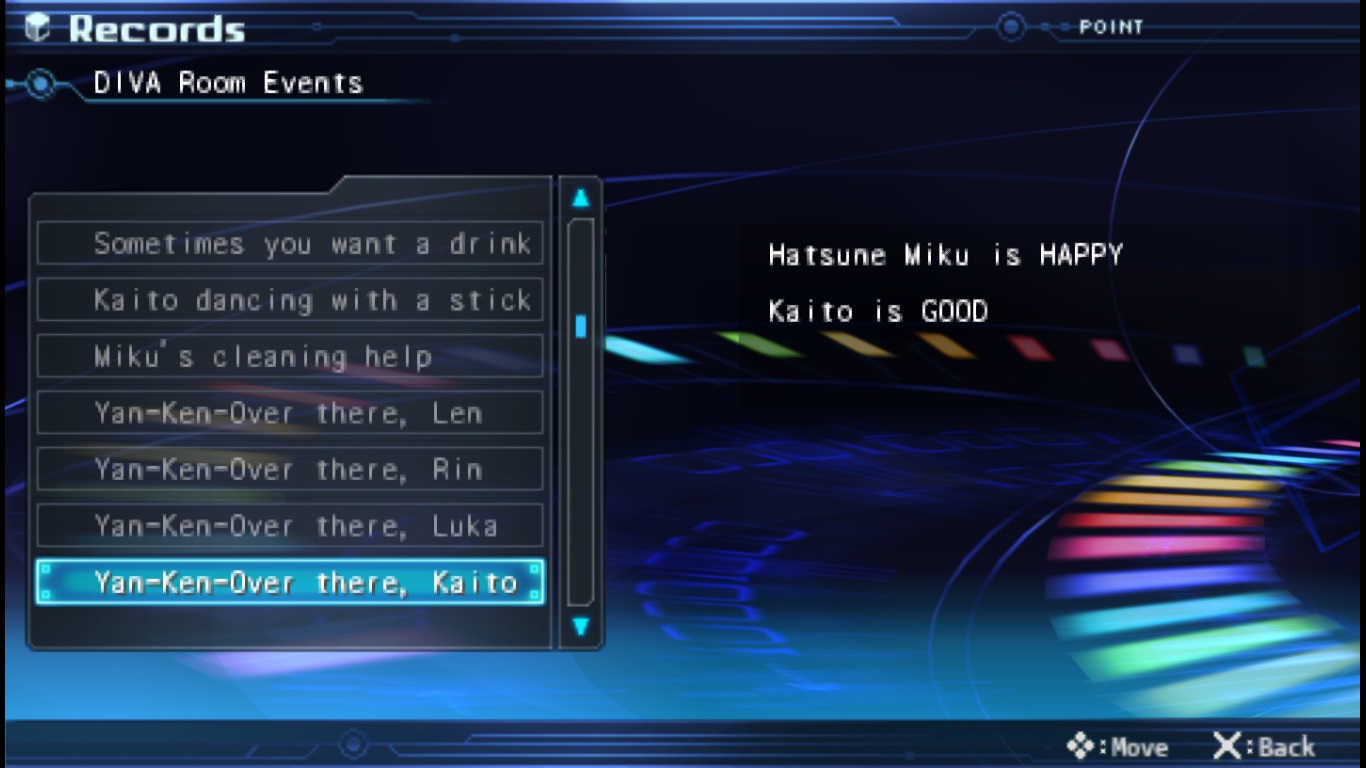
Task: Expand the Miku's cleaning help event
Action: tap(289, 356)
